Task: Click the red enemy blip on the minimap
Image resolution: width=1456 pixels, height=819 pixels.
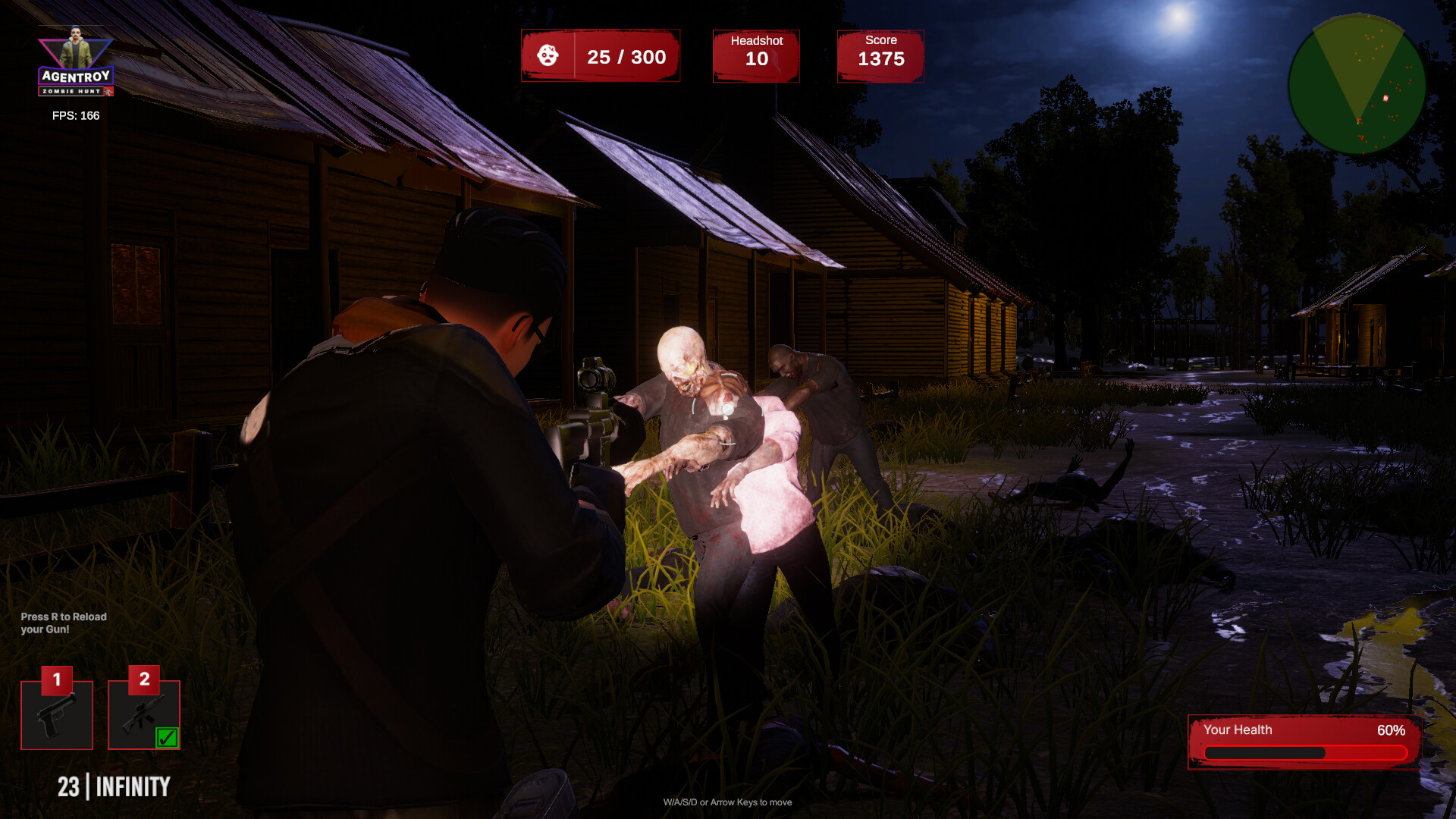Action: (x=1385, y=97)
